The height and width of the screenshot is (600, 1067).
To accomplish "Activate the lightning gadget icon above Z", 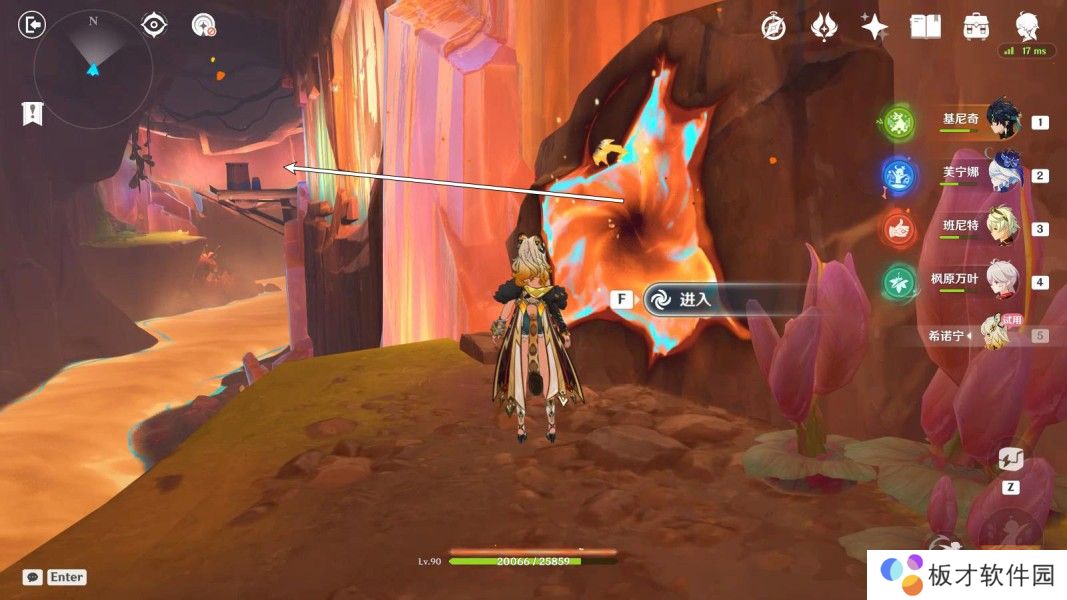I will (1011, 459).
